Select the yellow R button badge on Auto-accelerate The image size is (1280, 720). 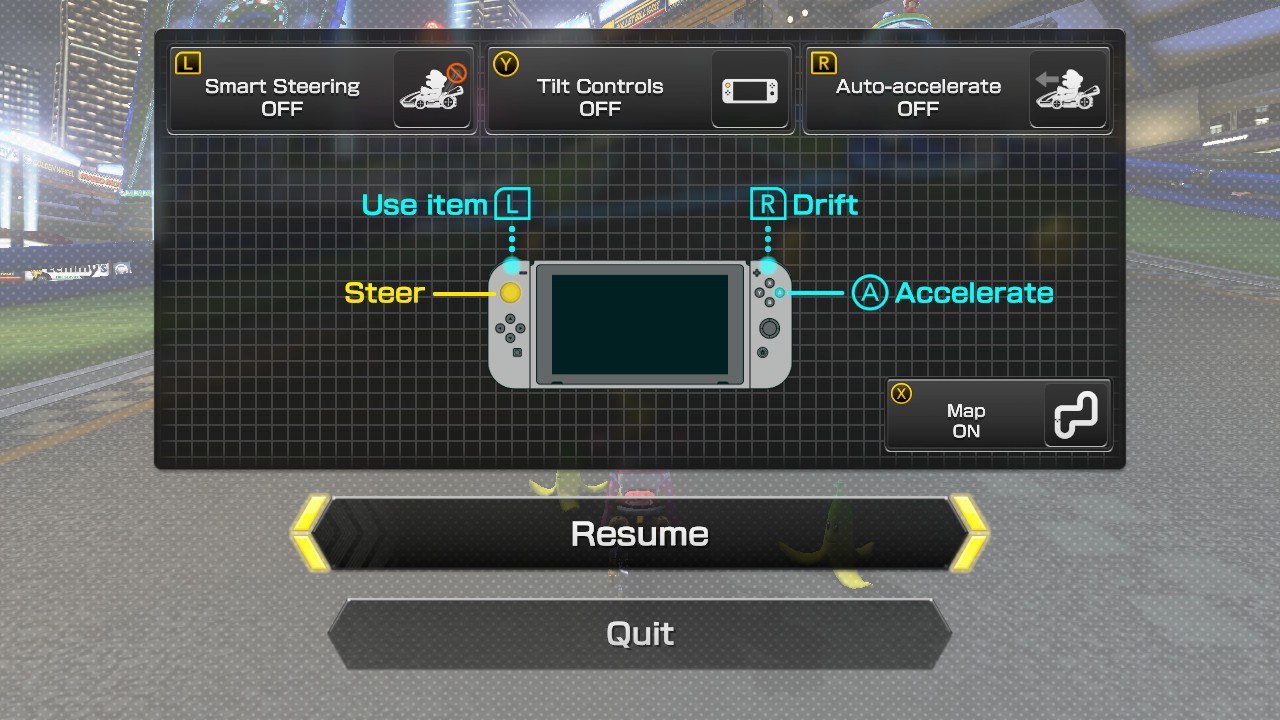(x=823, y=63)
